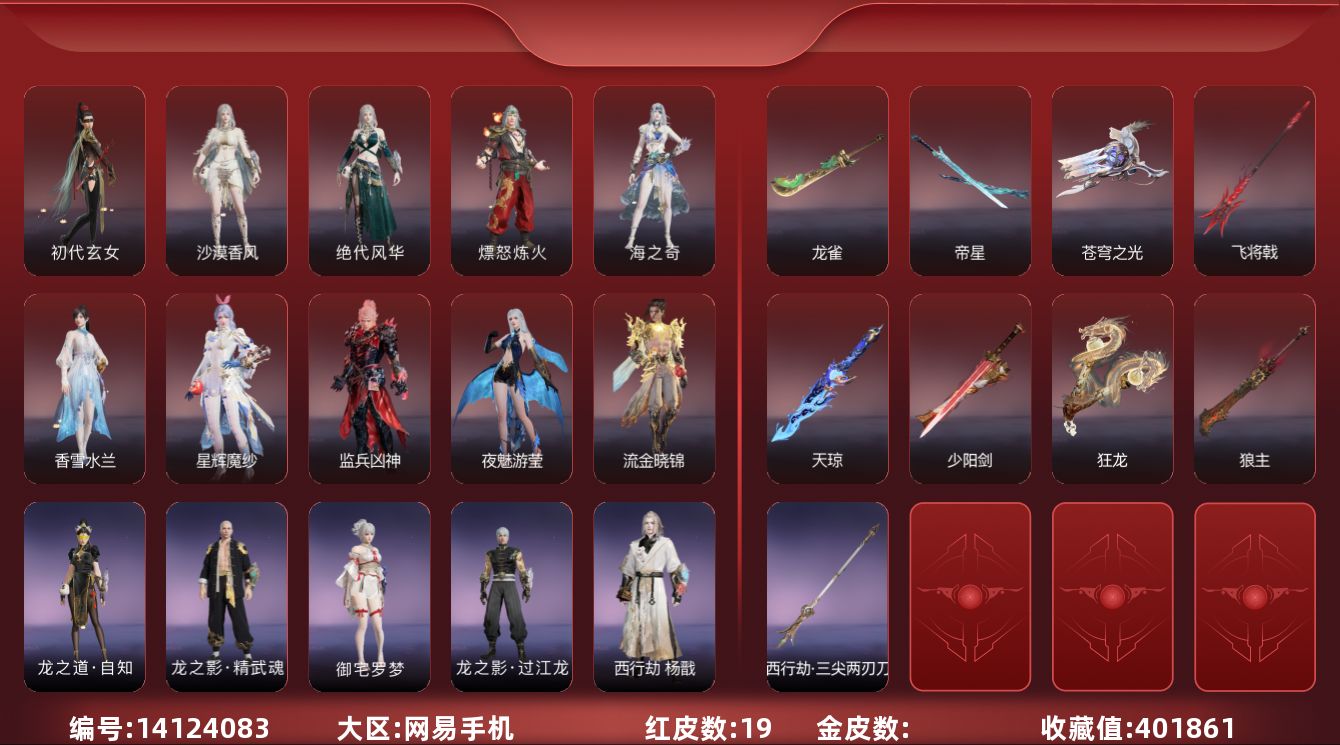Image resolution: width=1340 pixels, height=745 pixels.
Task: Select the 海之奇 skin card
Action: [x=654, y=180]
